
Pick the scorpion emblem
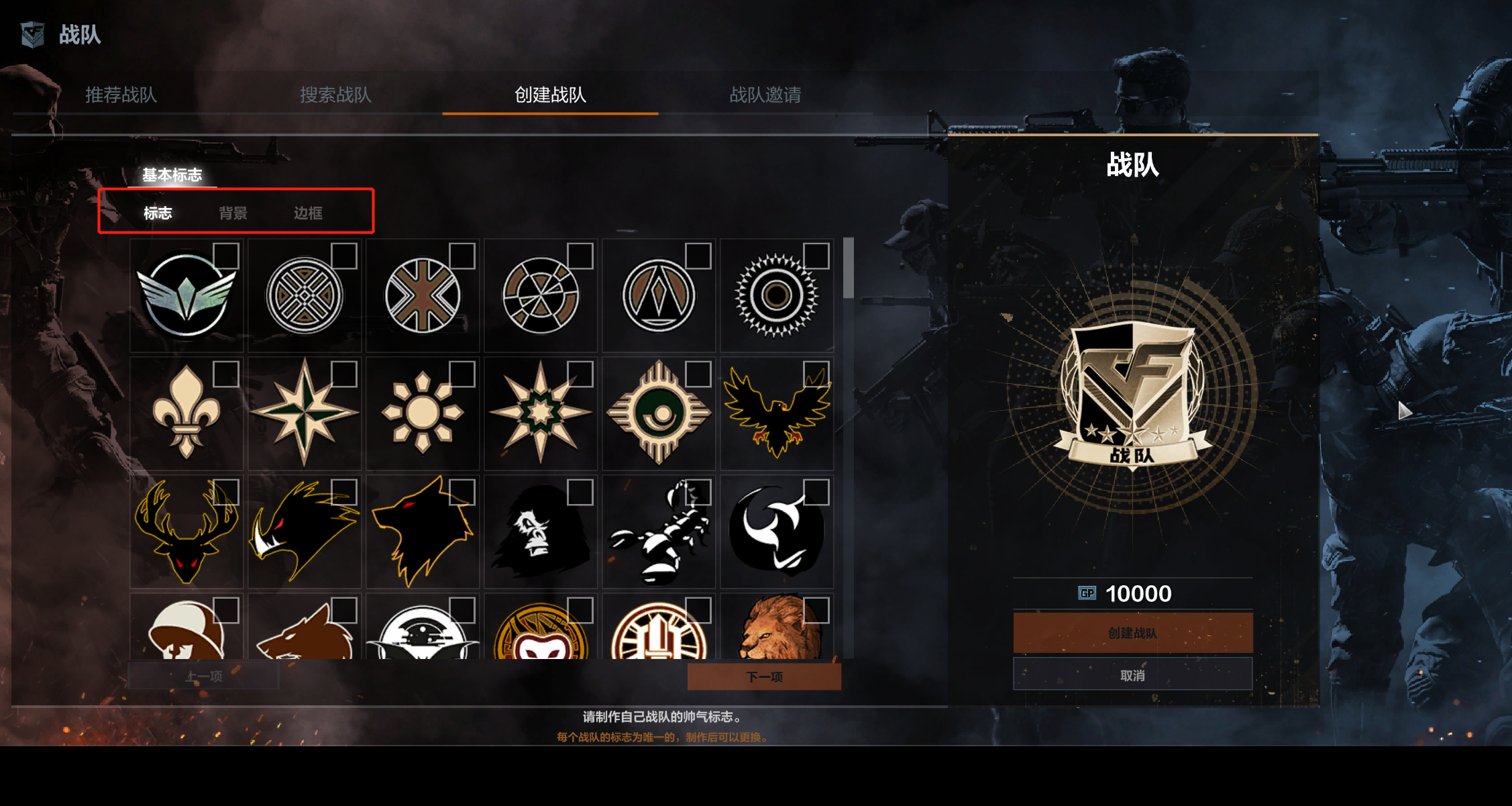659,532
